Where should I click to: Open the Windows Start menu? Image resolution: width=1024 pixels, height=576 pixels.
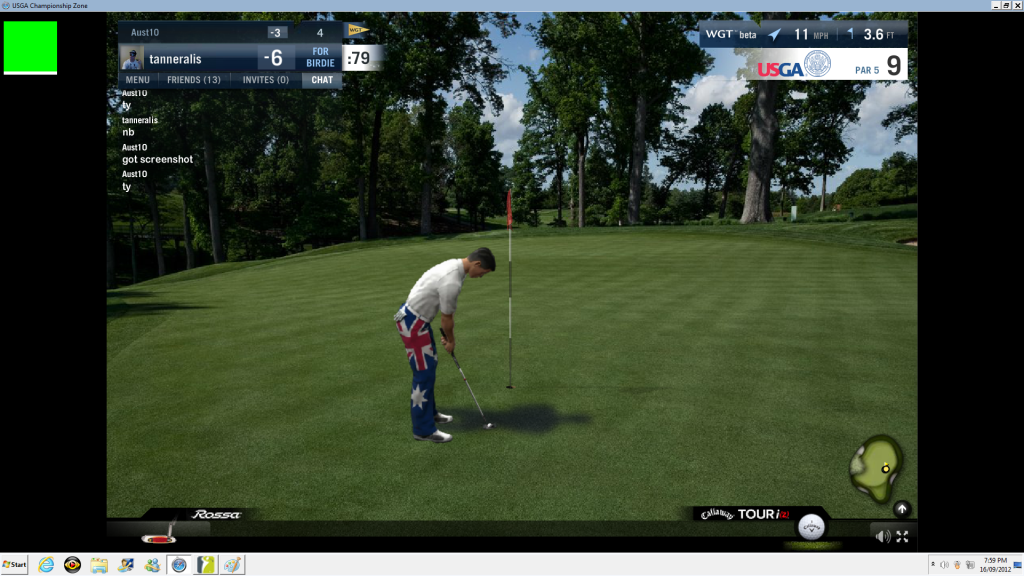click(15, 565)
